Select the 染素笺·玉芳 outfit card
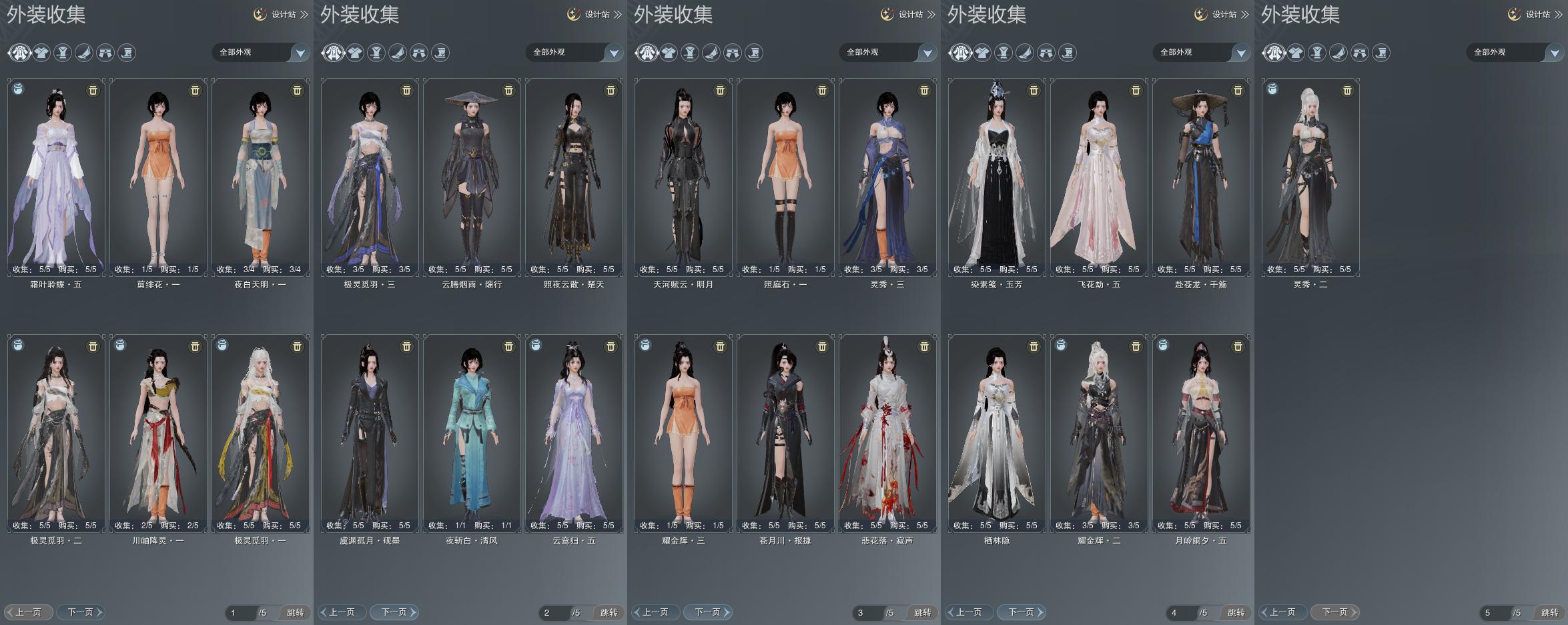The image size is (1568, 625). [x=997, y=177]
